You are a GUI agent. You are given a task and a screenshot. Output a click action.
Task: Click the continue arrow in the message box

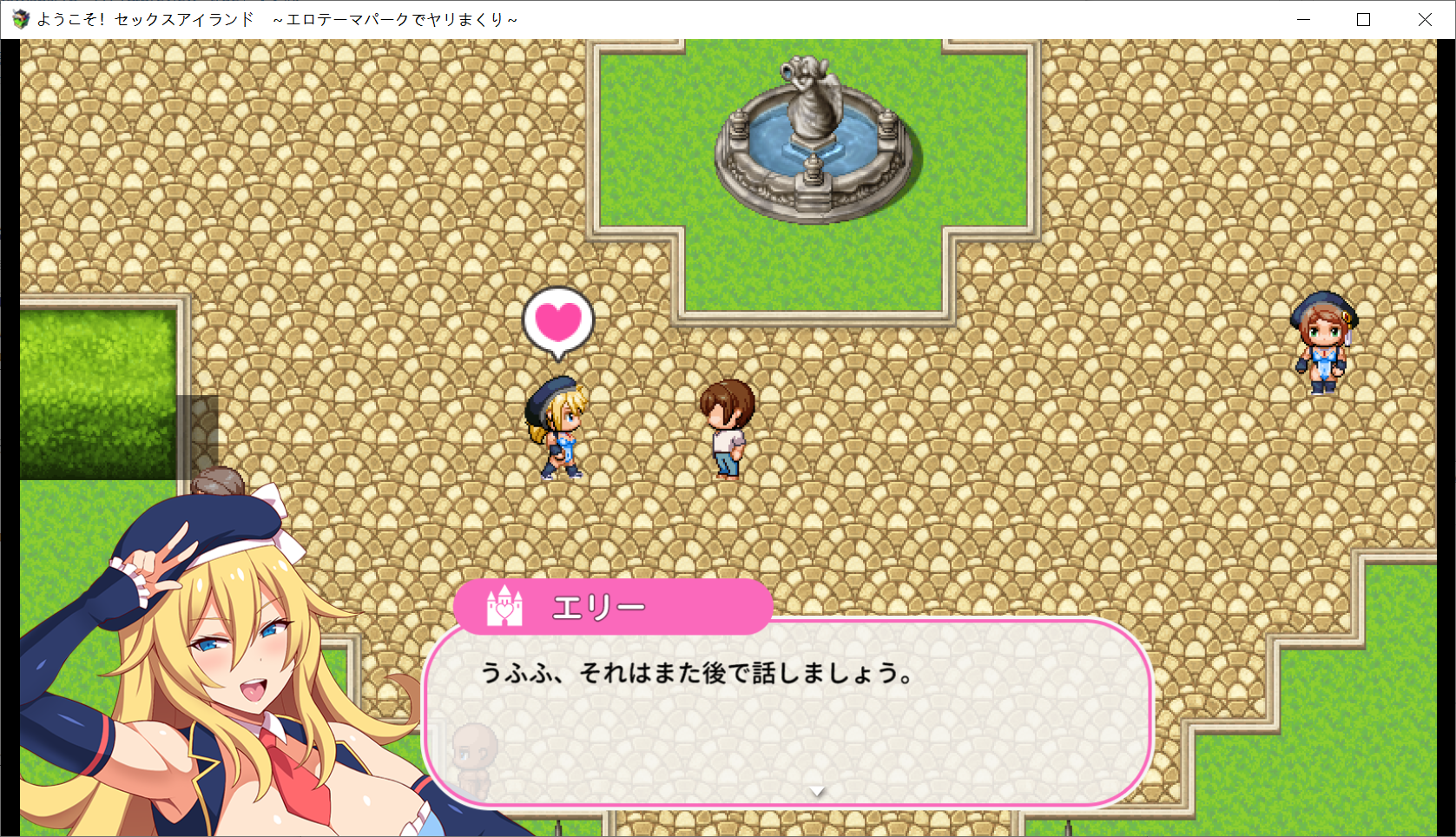[817, 792]
